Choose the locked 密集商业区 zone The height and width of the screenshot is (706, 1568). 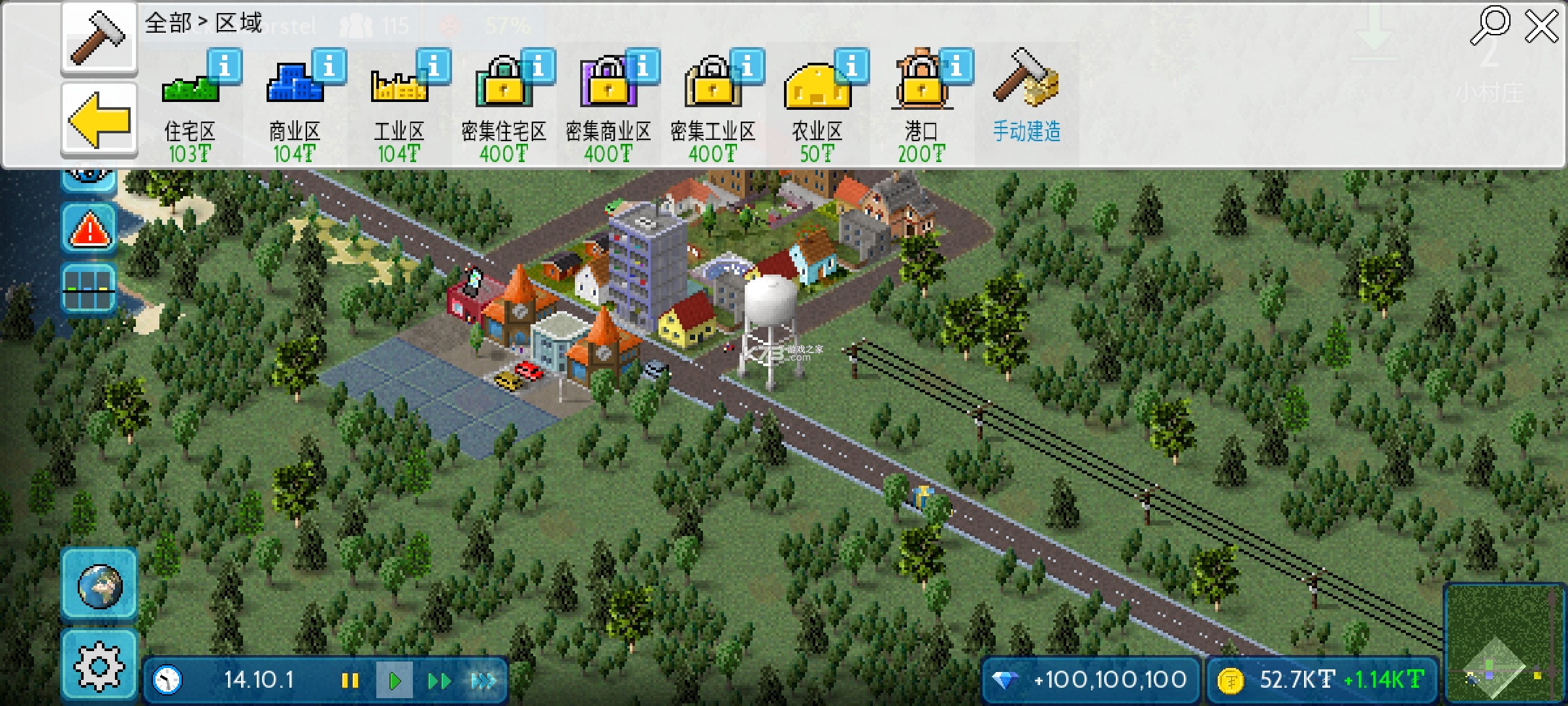click(x=608, y=105)
